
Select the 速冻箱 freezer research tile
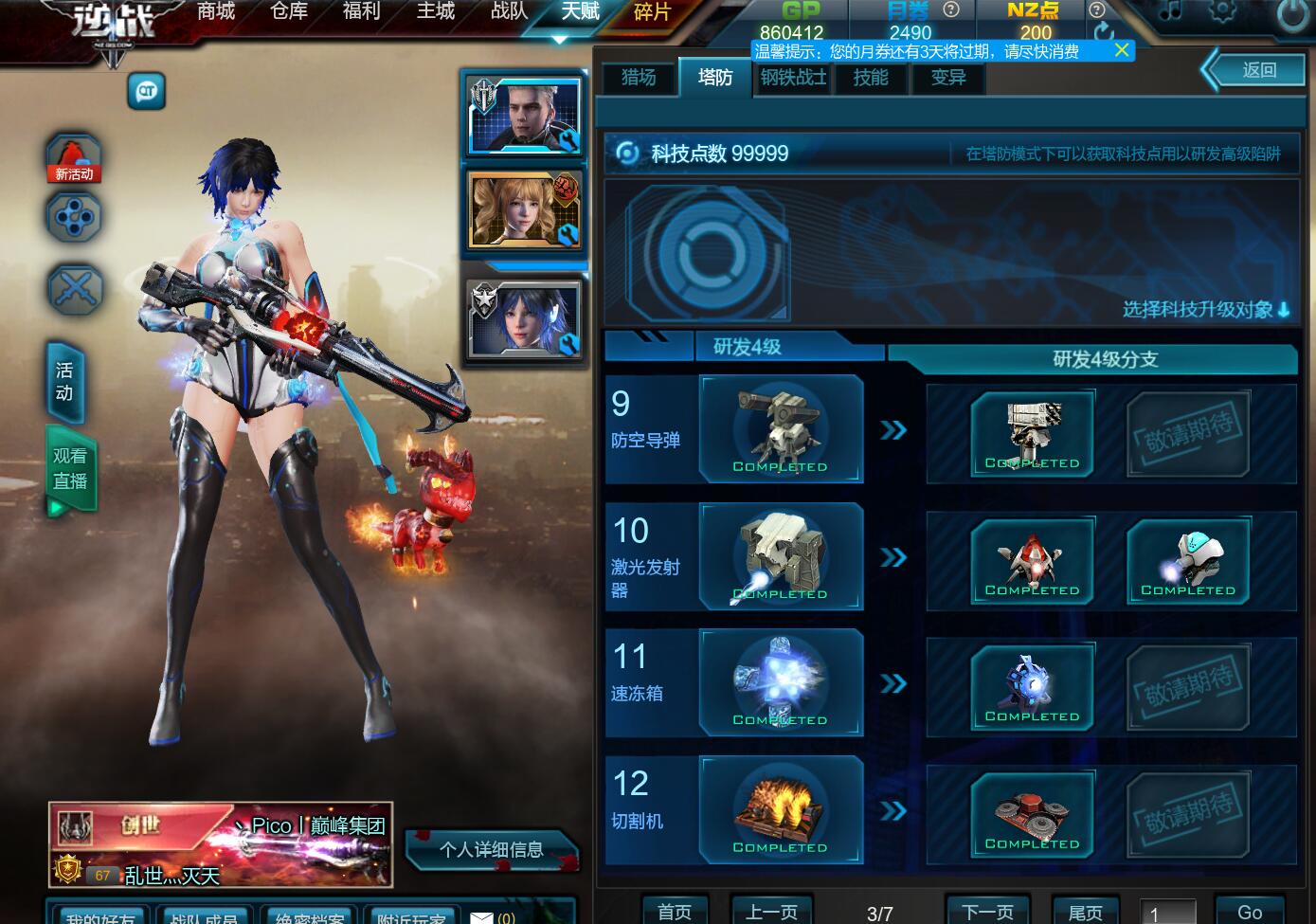click(x=781, y=683)
